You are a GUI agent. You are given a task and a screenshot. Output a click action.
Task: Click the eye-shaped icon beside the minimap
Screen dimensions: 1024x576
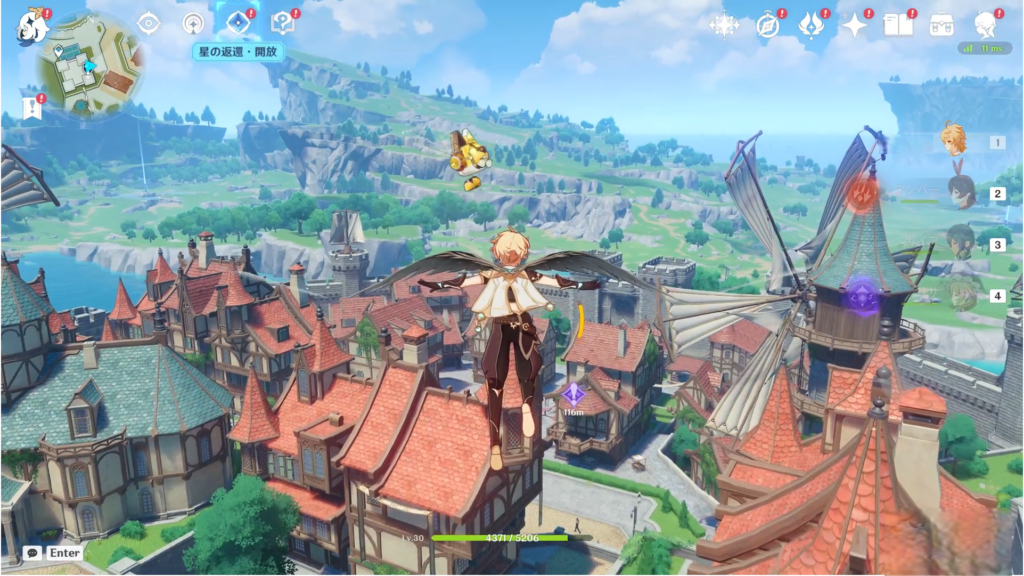click(x=149, y=23)
